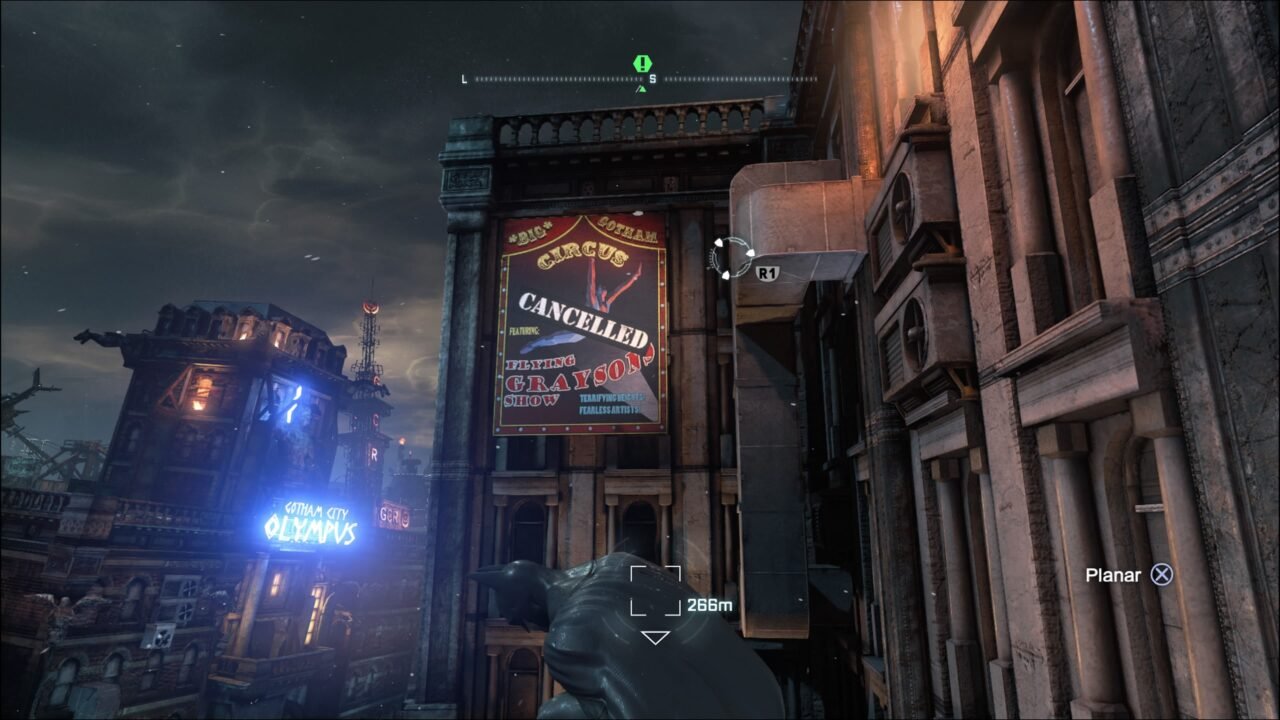The image size is (1280, 720).
Task: Select the waypoint triangle below the compass
Action: pos(644,89)
